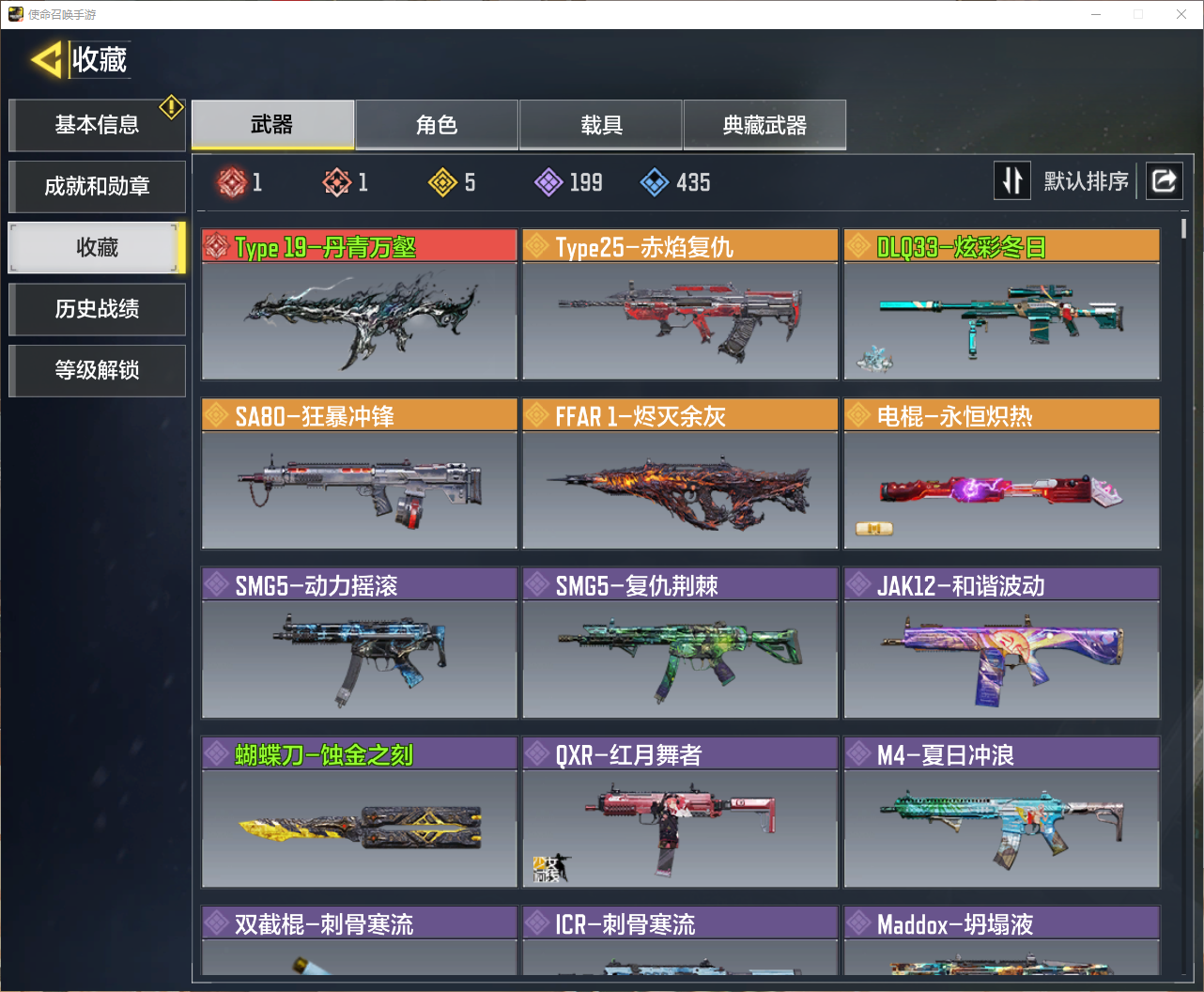
Task: Open the 成就和勋章 section
Action: [97, 186]
